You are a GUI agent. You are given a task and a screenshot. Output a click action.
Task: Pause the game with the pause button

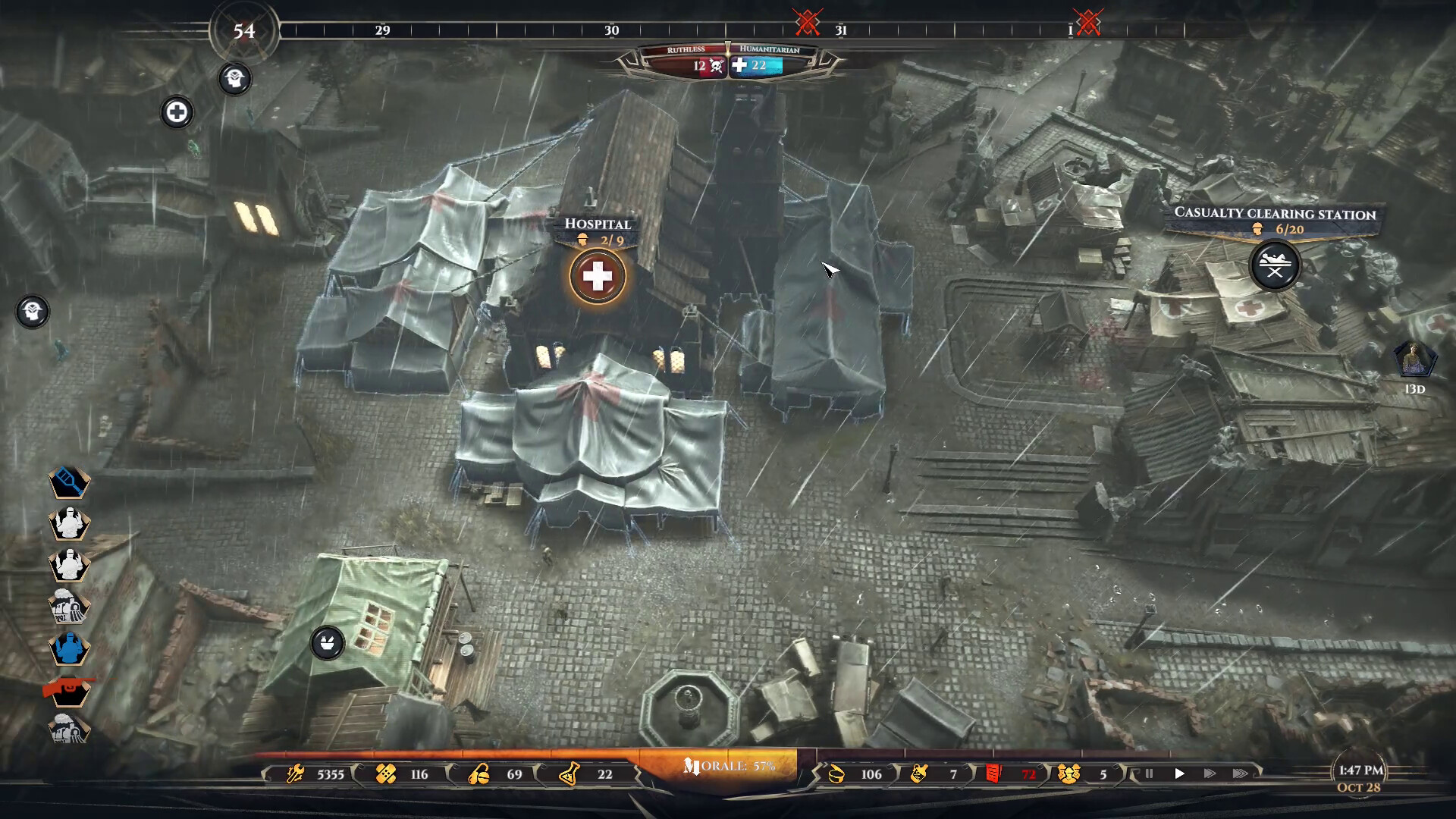coord(1148,774)
